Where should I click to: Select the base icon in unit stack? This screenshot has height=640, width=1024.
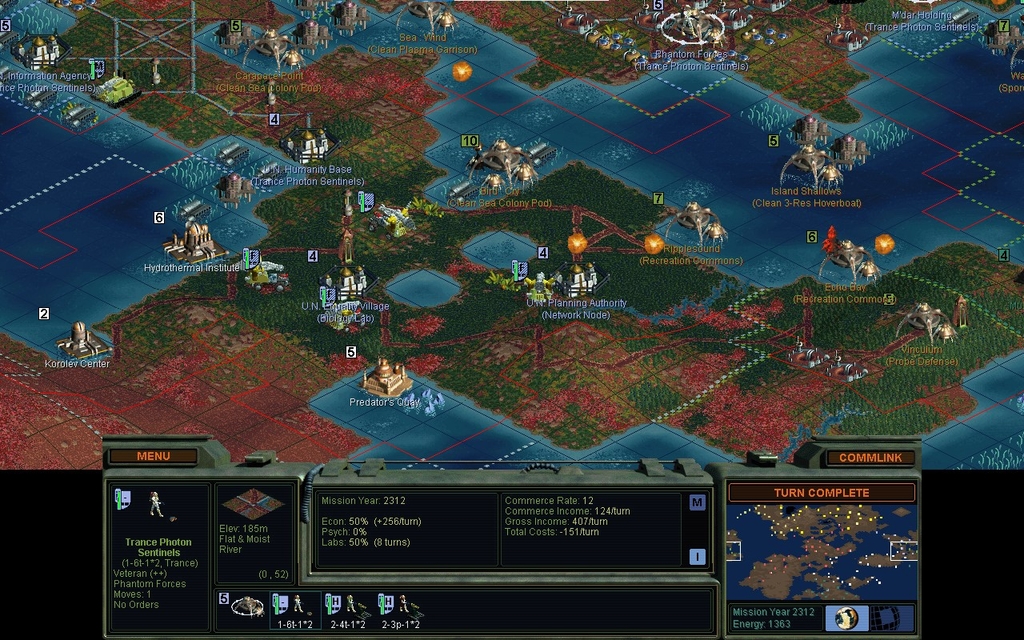pyautogui.click(x=247, y=606)
